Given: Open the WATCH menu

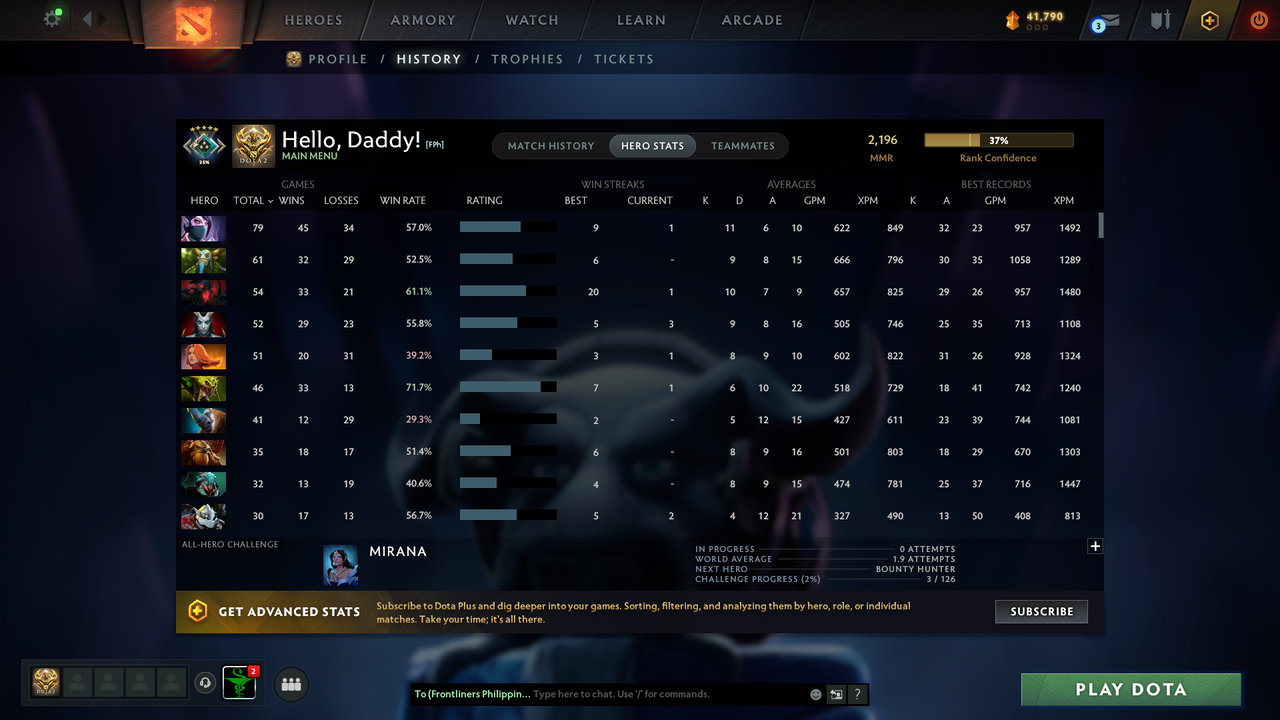Looking at the screenshot, I should click(531, 20).
